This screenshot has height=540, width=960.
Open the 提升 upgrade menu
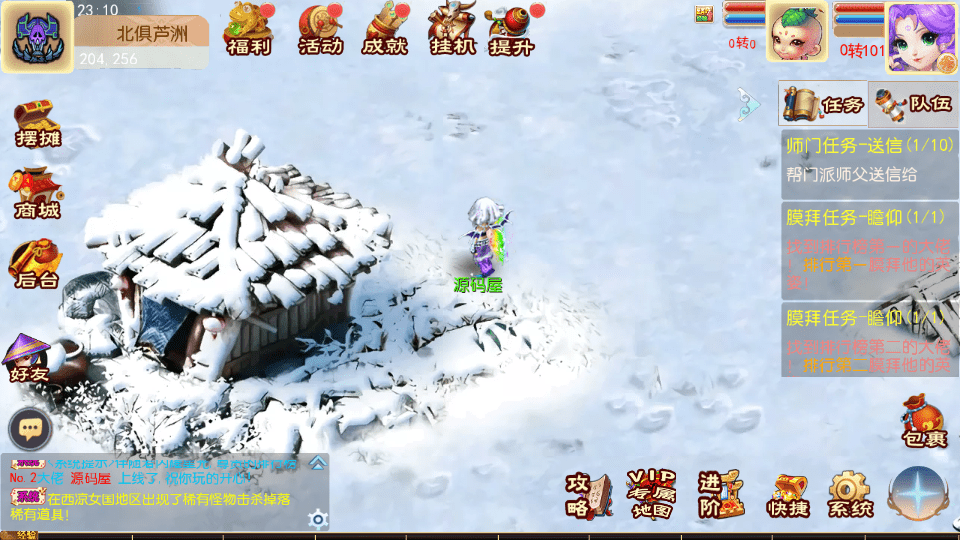pyautogui.click(x=511, y=28)
